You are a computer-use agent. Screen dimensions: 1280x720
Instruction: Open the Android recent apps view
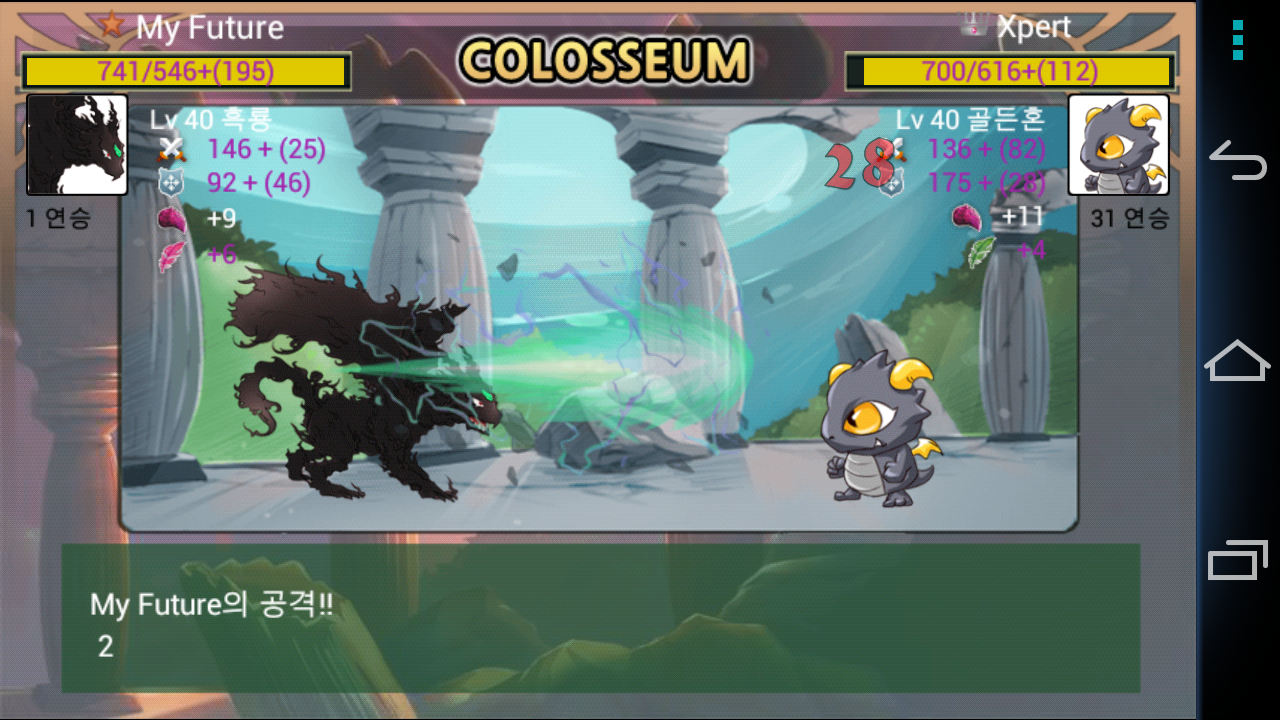click(1238, 560)
